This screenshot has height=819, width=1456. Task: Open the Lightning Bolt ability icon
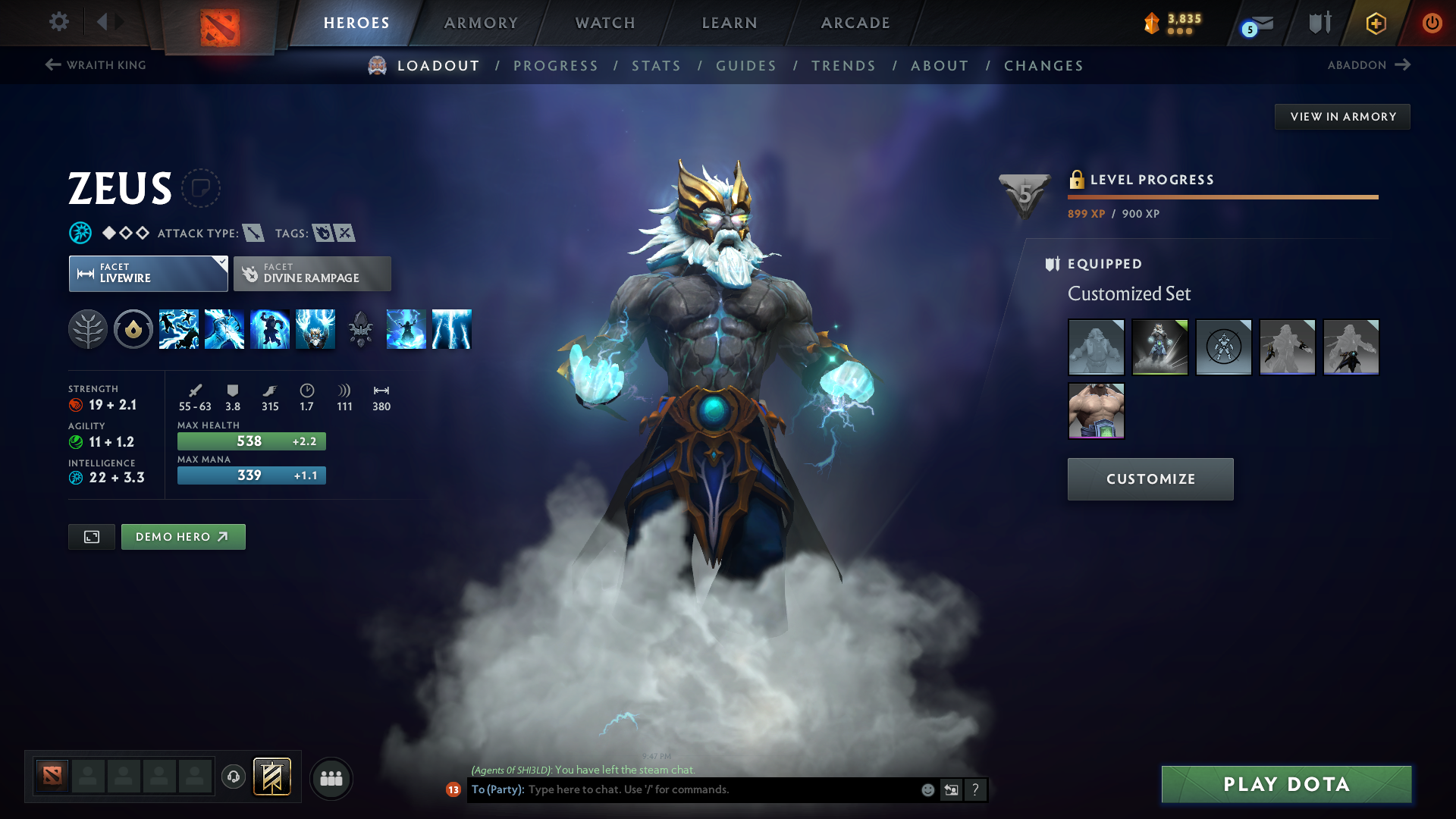[x=224, y=329]
